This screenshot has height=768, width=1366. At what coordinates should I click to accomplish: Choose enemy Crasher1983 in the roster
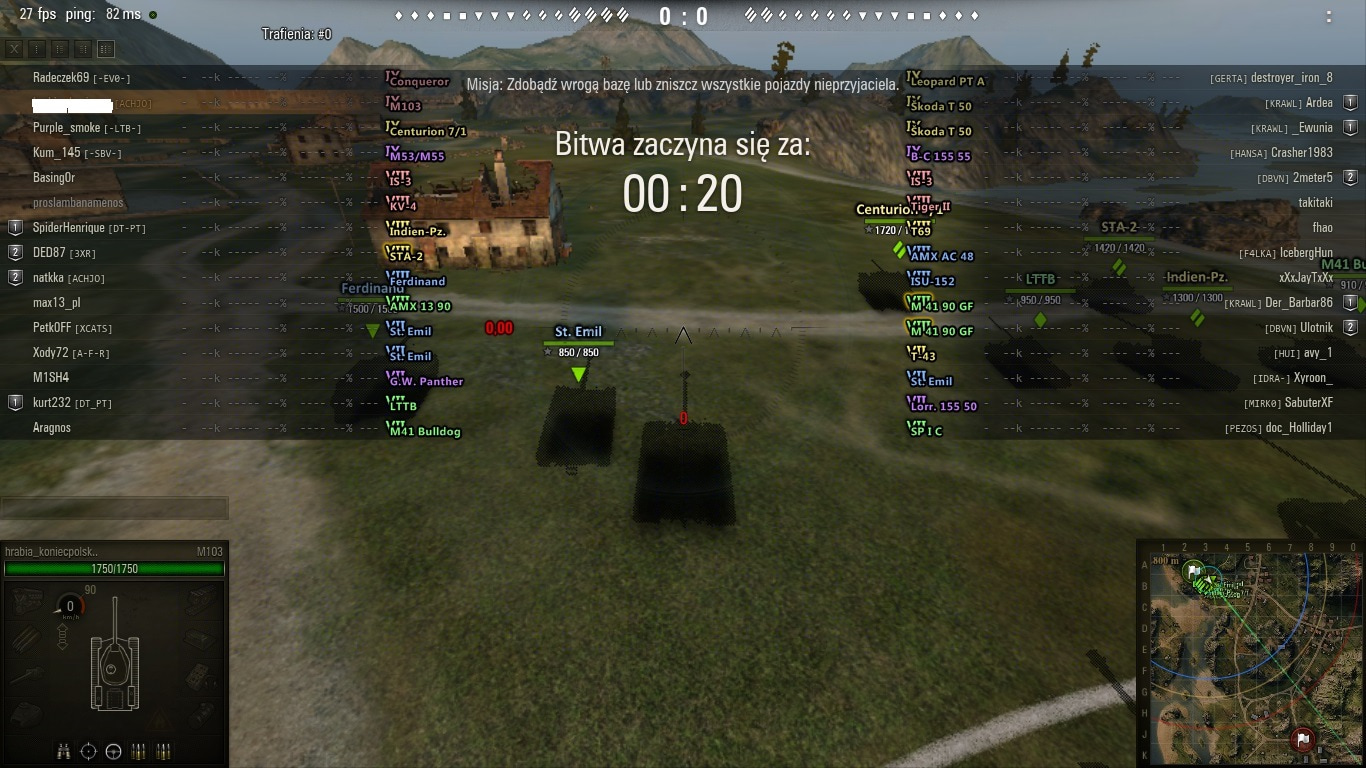pos(1301,153)
